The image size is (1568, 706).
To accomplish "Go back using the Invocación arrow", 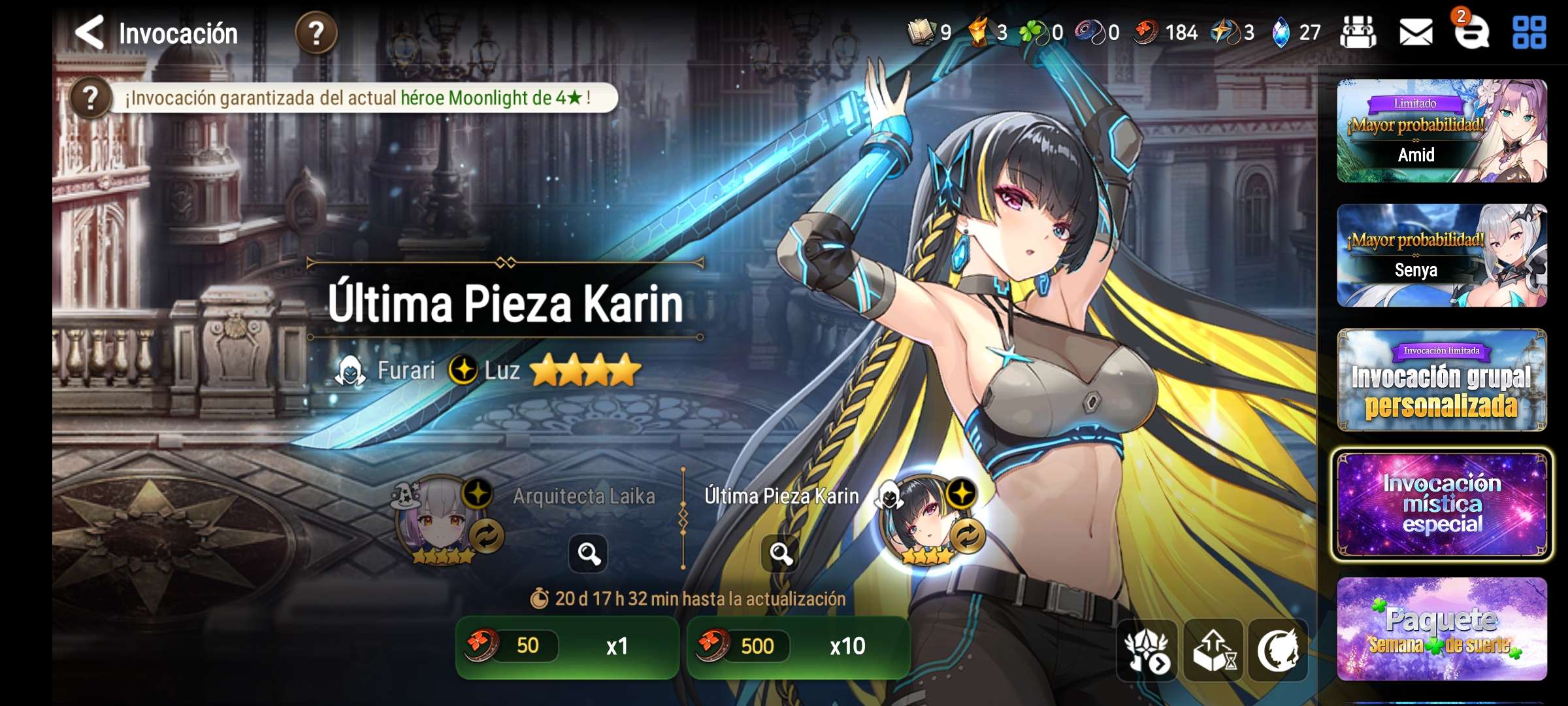I will pyautogui.click(x=90, y=33).
